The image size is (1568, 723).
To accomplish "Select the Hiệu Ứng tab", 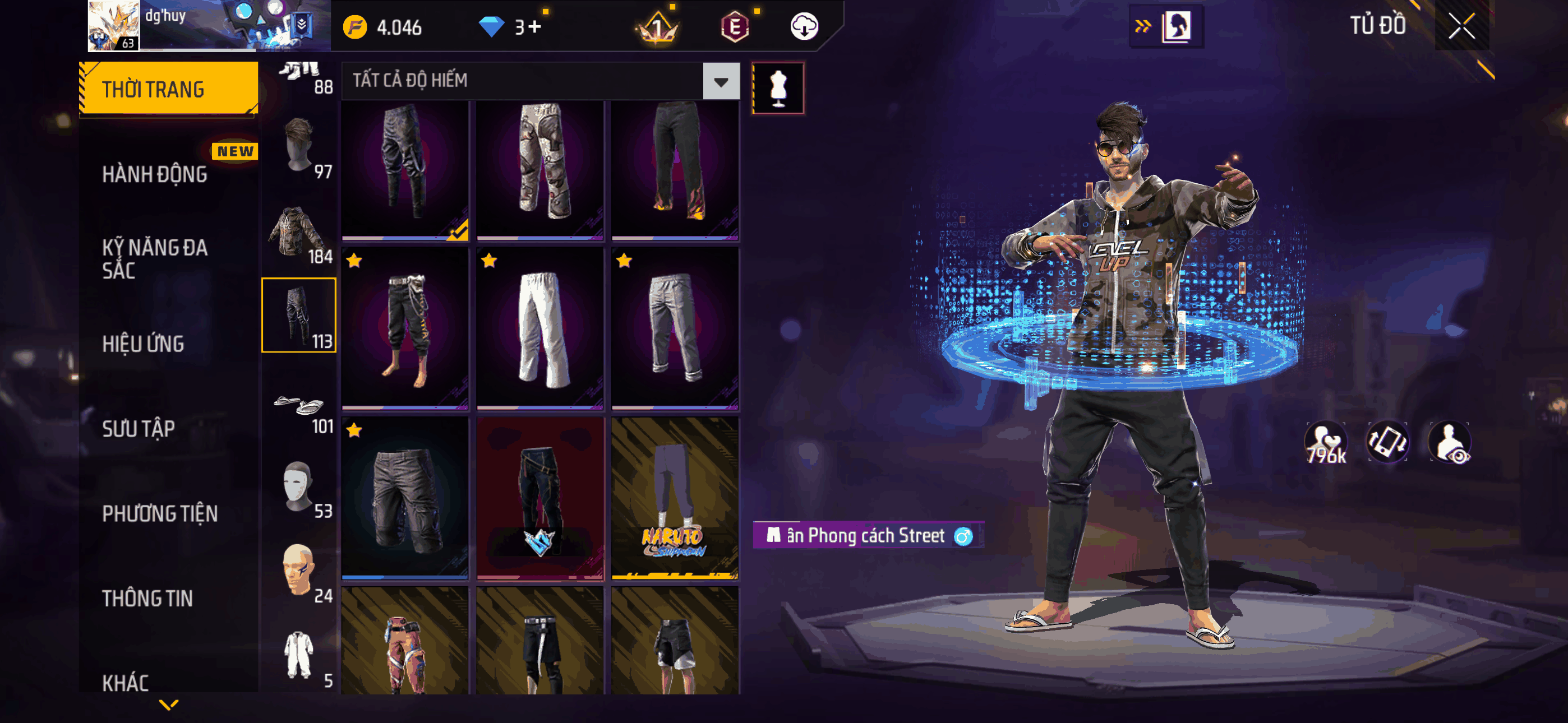I will coord(143,344).
